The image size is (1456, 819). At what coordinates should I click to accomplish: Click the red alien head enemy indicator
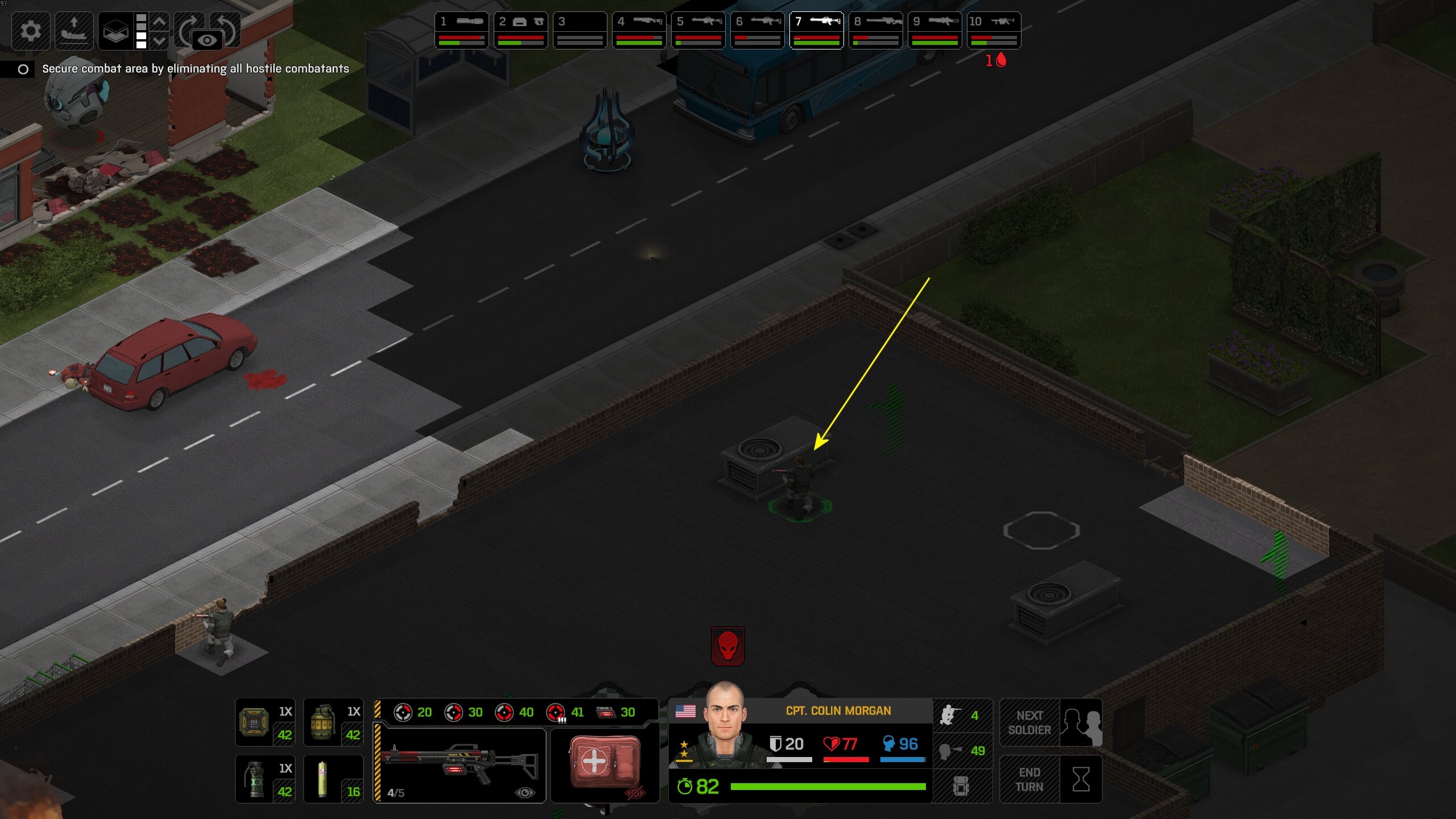pyautogui.click(x=727, y=646)
